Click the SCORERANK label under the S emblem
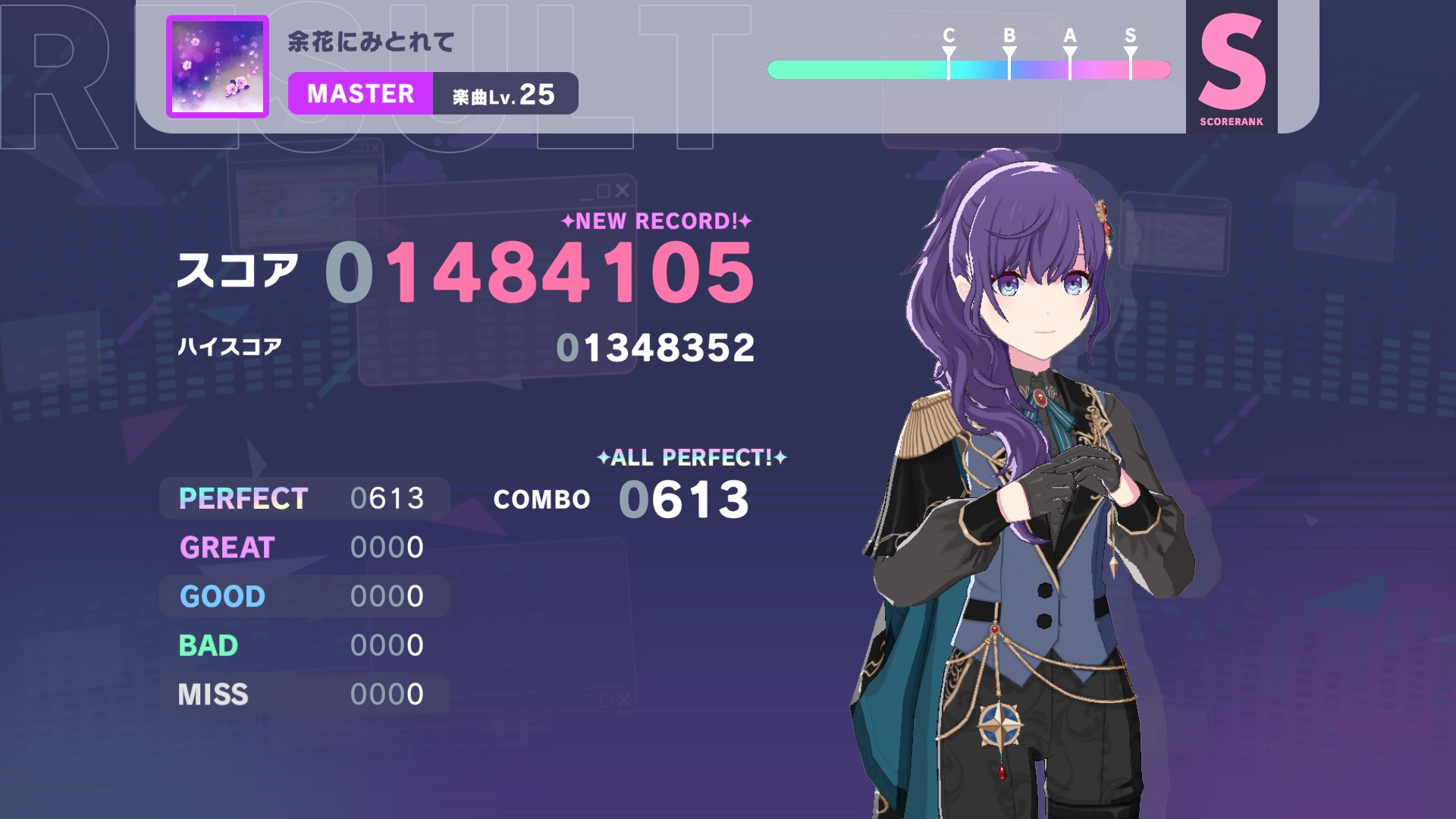 click(1230, 120)
